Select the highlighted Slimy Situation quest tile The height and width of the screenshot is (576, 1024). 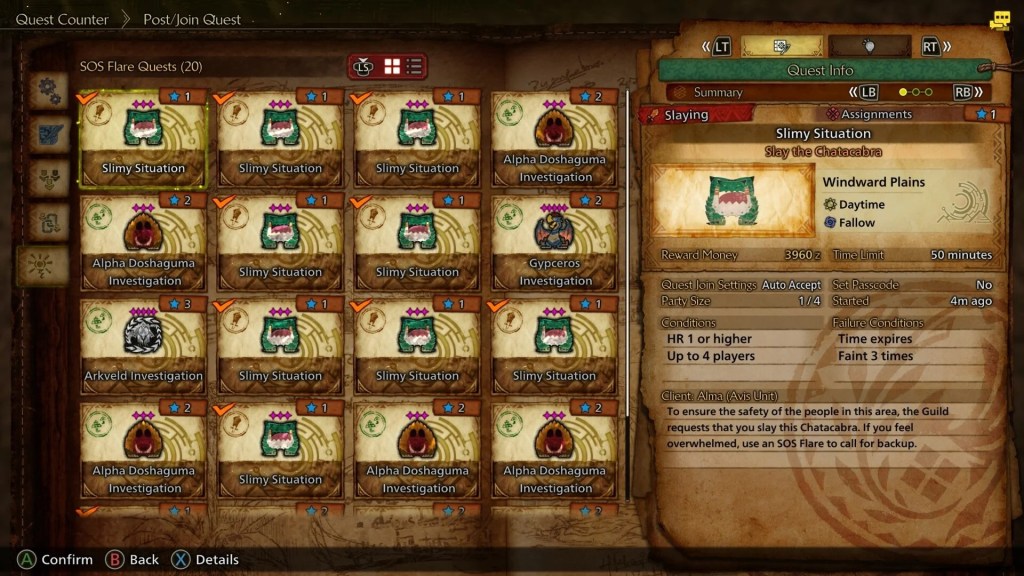coord(143,138)
